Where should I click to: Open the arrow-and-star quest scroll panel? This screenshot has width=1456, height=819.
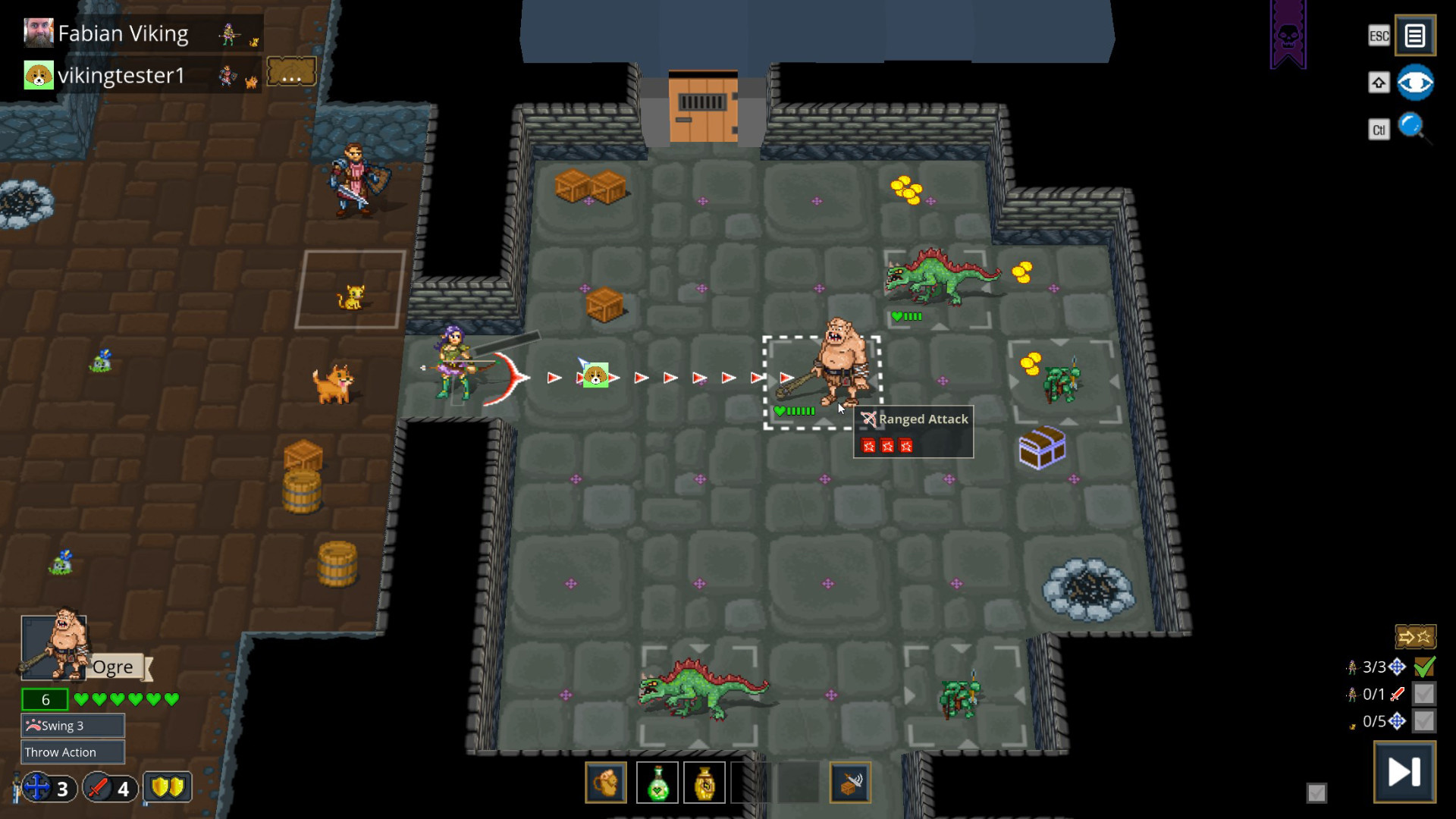click(x=1415, y=637)
